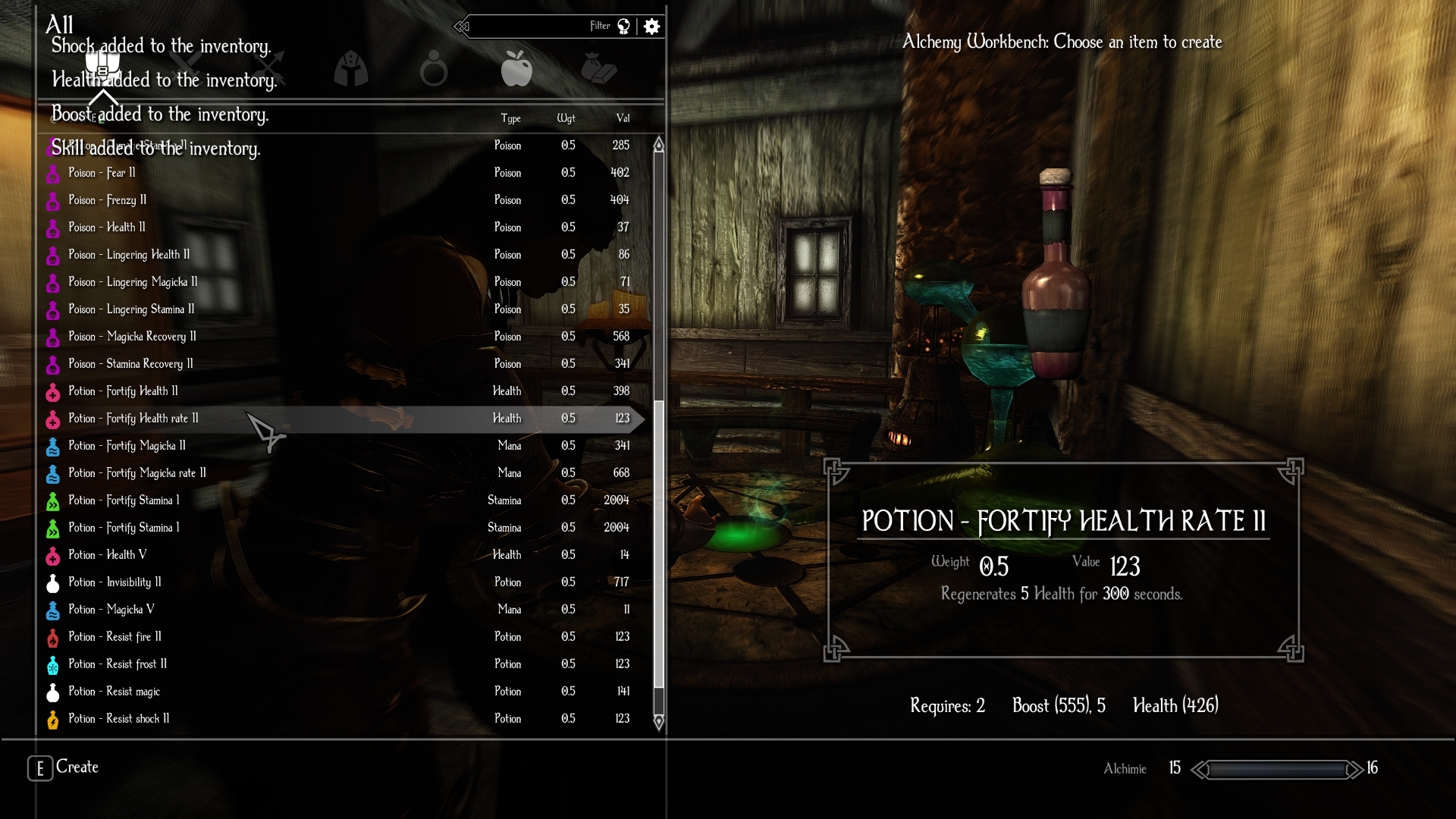Switch to the ring jewelry category
Screen dimensions: 1456x819
pyautogui.click(x=434, y=68)
